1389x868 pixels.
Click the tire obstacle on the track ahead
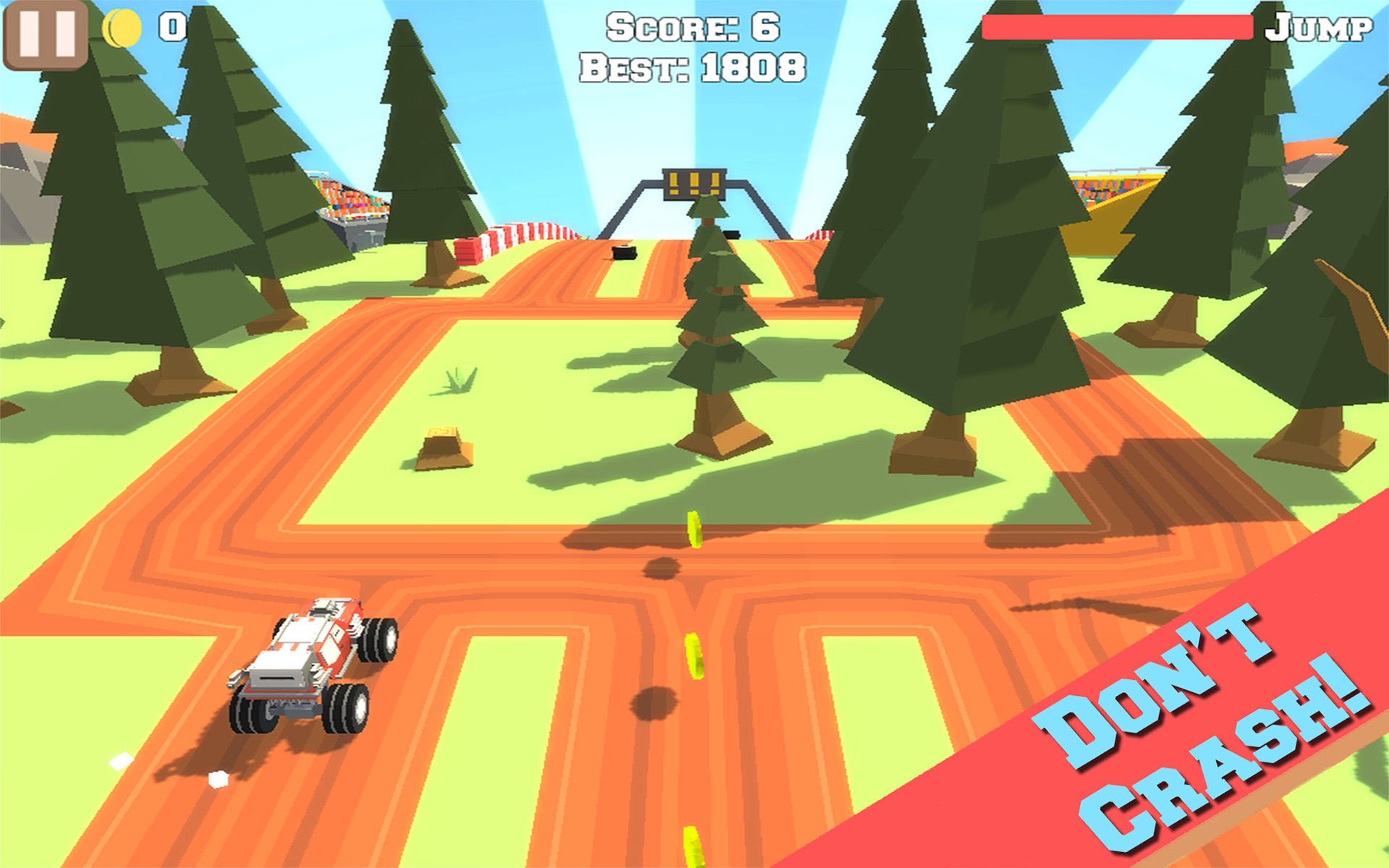[x=624, y=253]
